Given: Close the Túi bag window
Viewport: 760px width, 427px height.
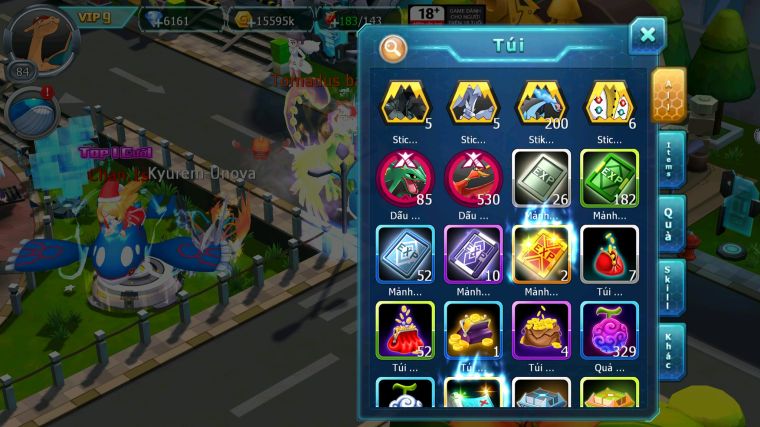Looking at the screenshot, I should (x=647, y=35).
